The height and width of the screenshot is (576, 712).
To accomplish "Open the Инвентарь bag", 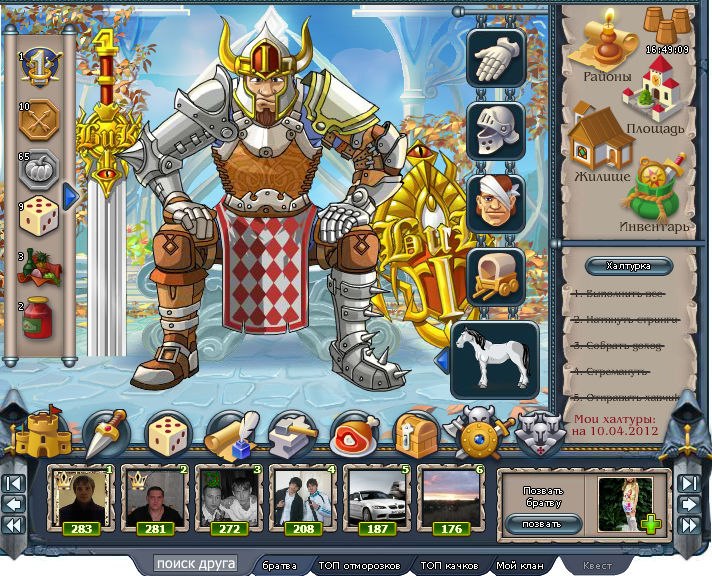I will click(x=655, y=190).
